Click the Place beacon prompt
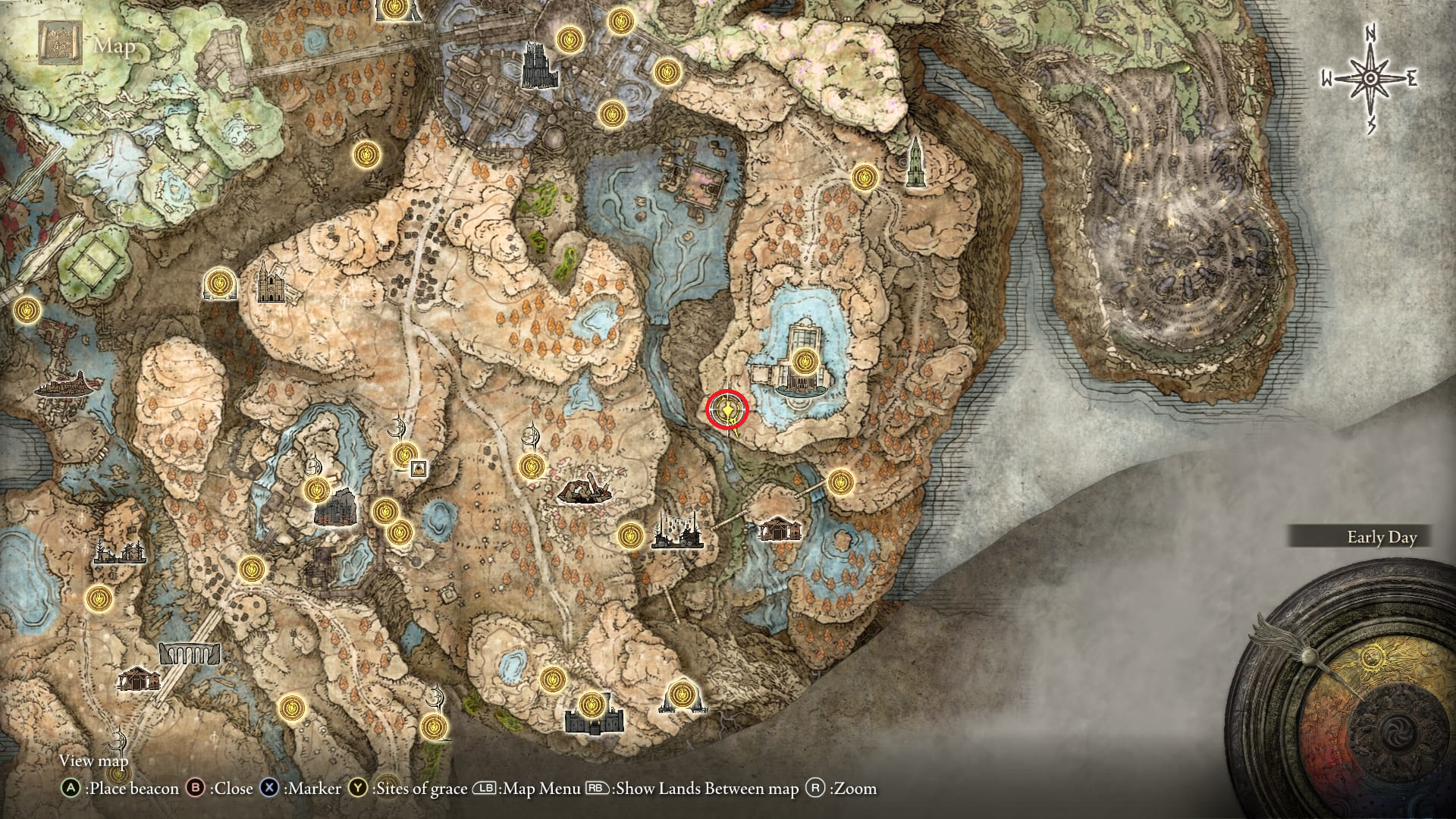 [121, 789]
